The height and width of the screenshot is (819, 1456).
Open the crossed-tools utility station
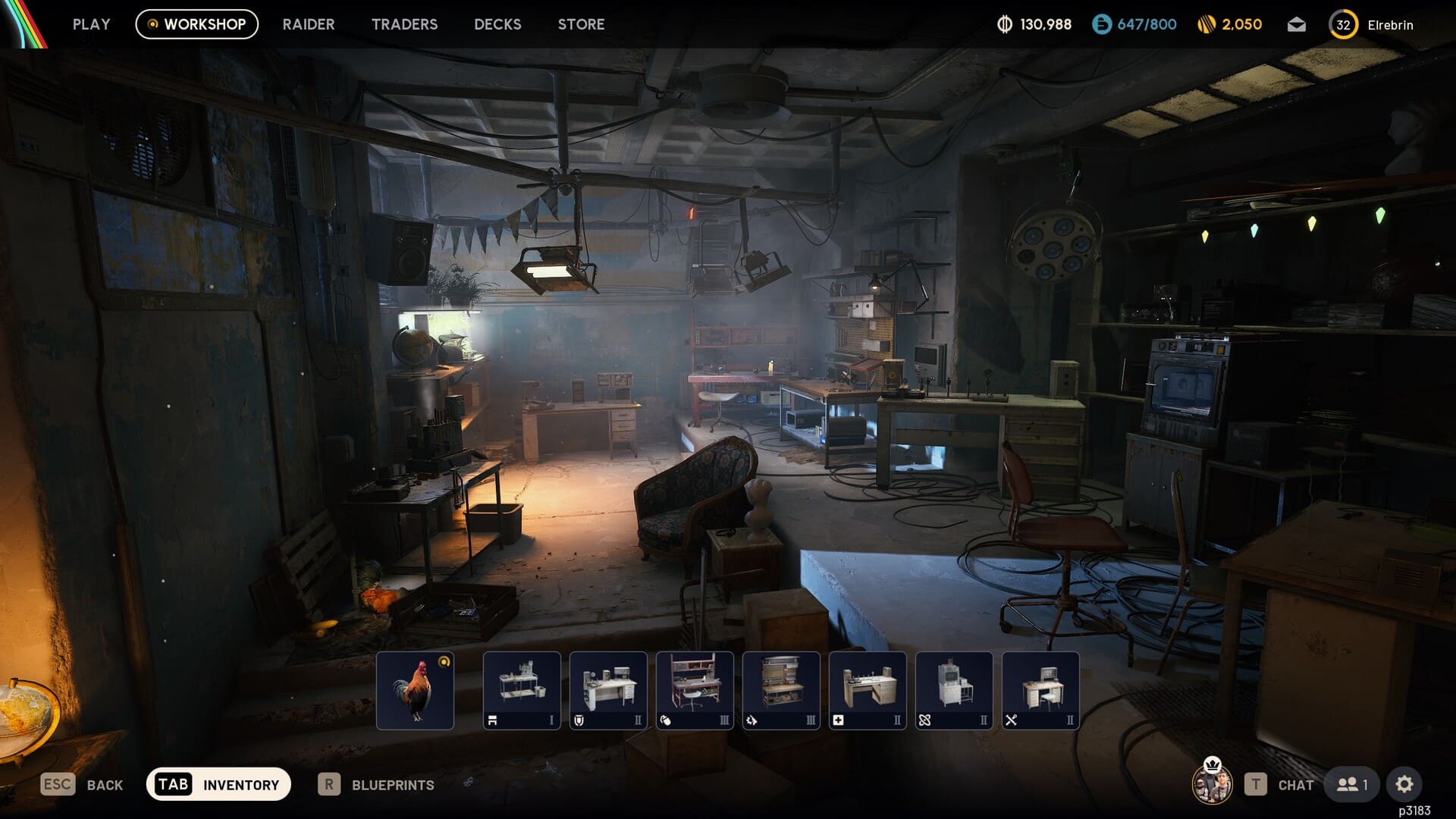(x=1040, y=690)
